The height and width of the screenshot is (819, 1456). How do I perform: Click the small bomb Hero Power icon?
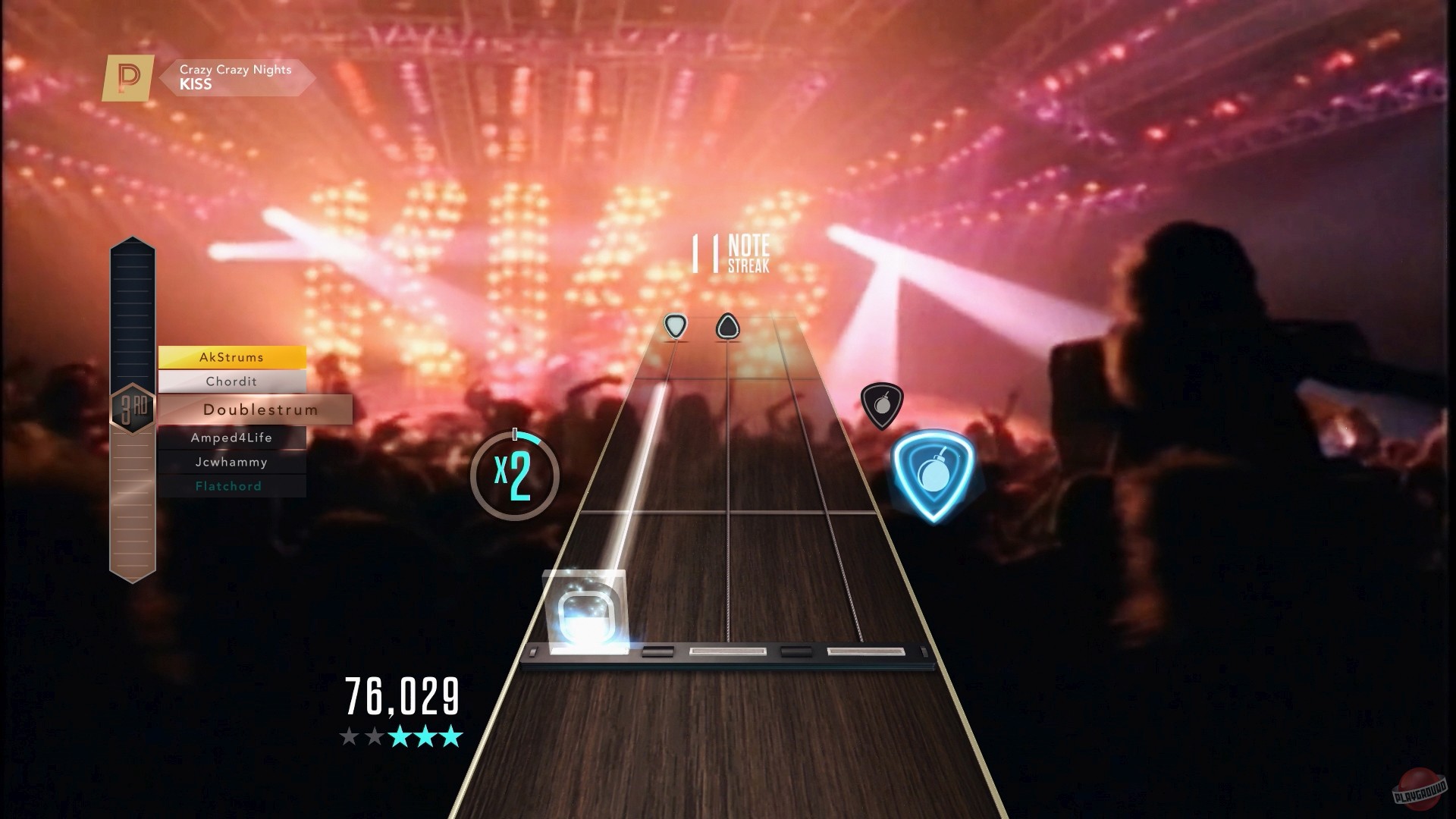pos(881,405)
